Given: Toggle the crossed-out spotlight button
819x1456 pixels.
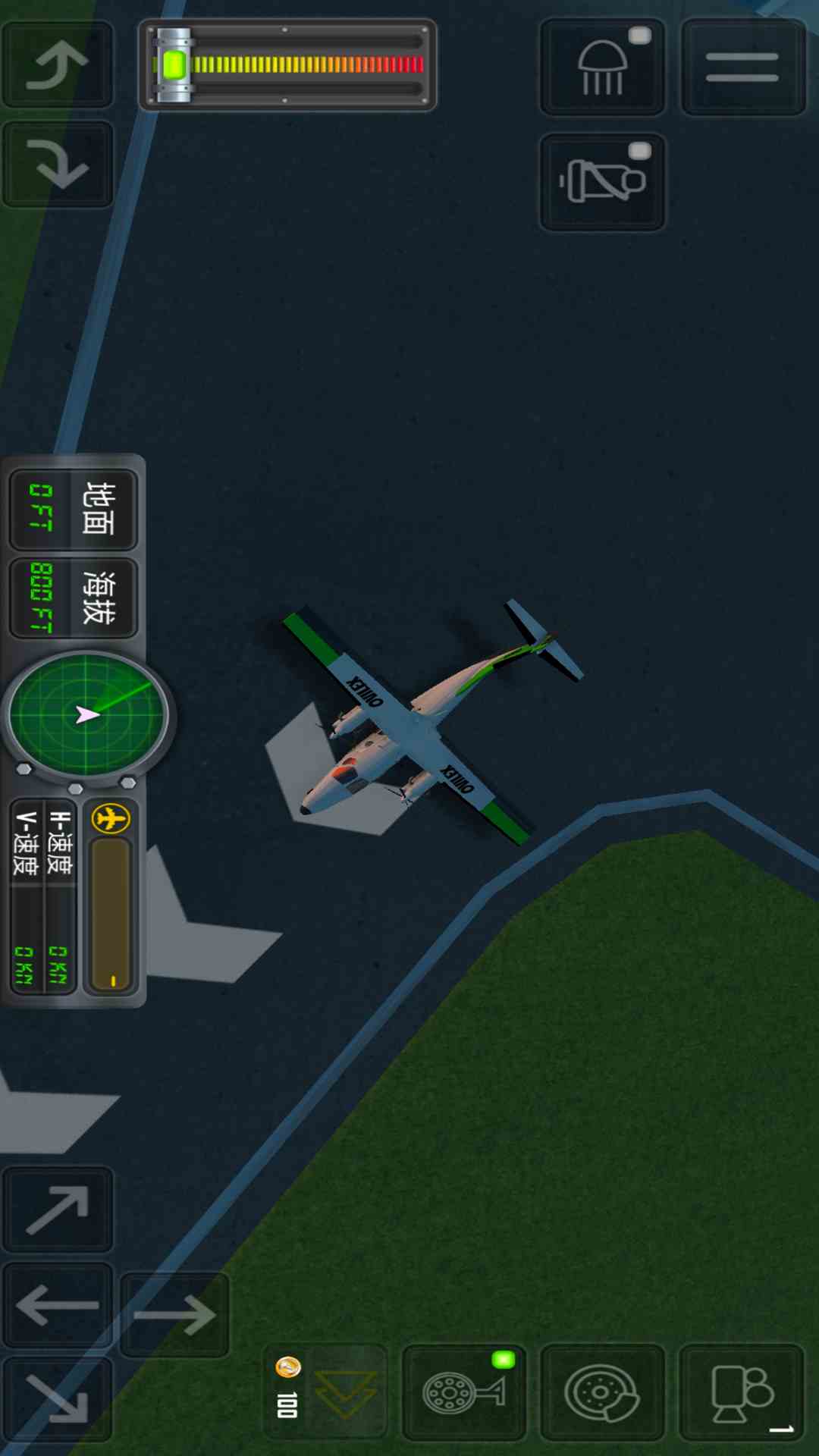Looking at the screenshot, I should coord(603,182).
